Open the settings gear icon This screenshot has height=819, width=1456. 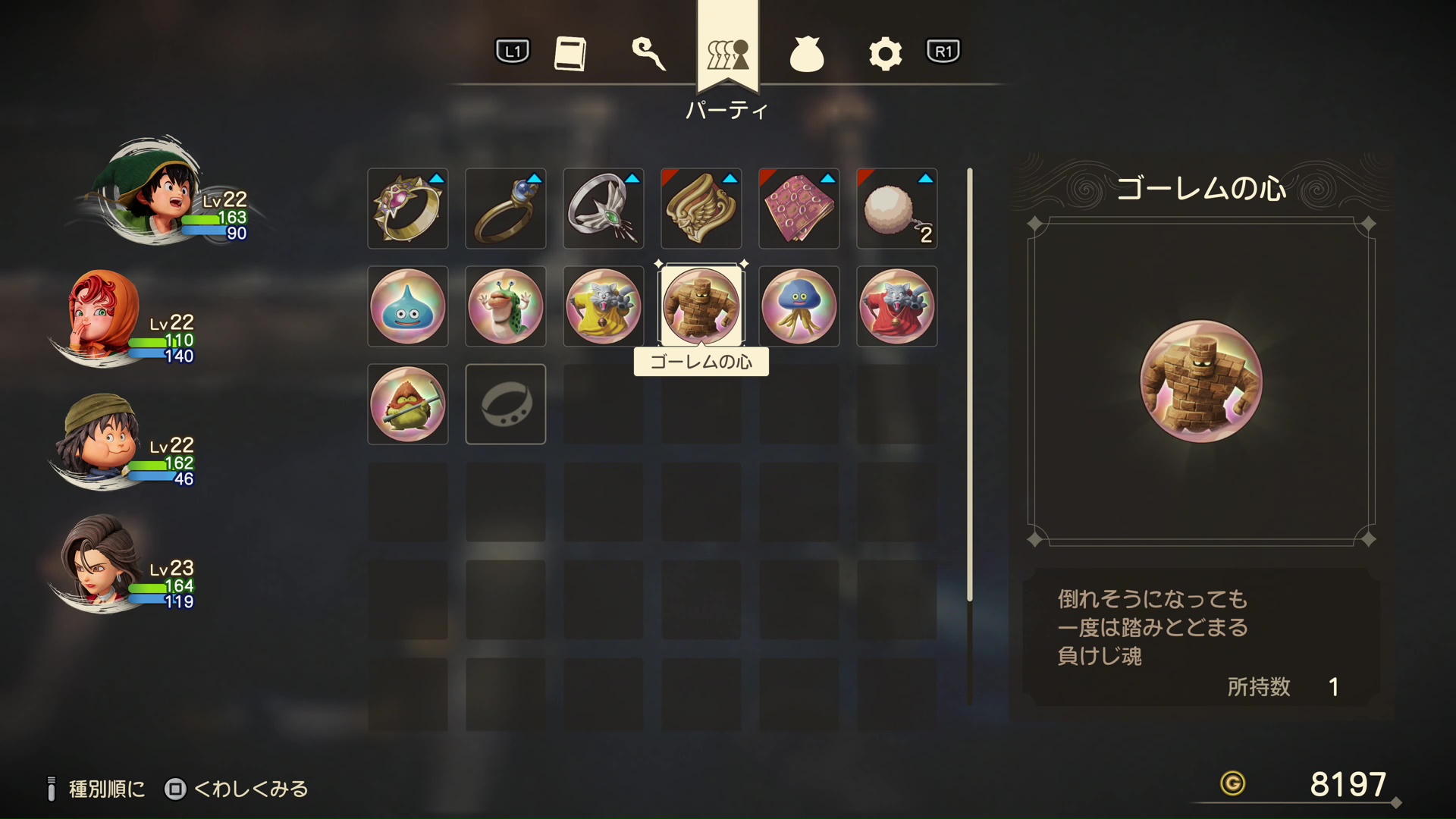pyautogui.click(x=884, y=52)
